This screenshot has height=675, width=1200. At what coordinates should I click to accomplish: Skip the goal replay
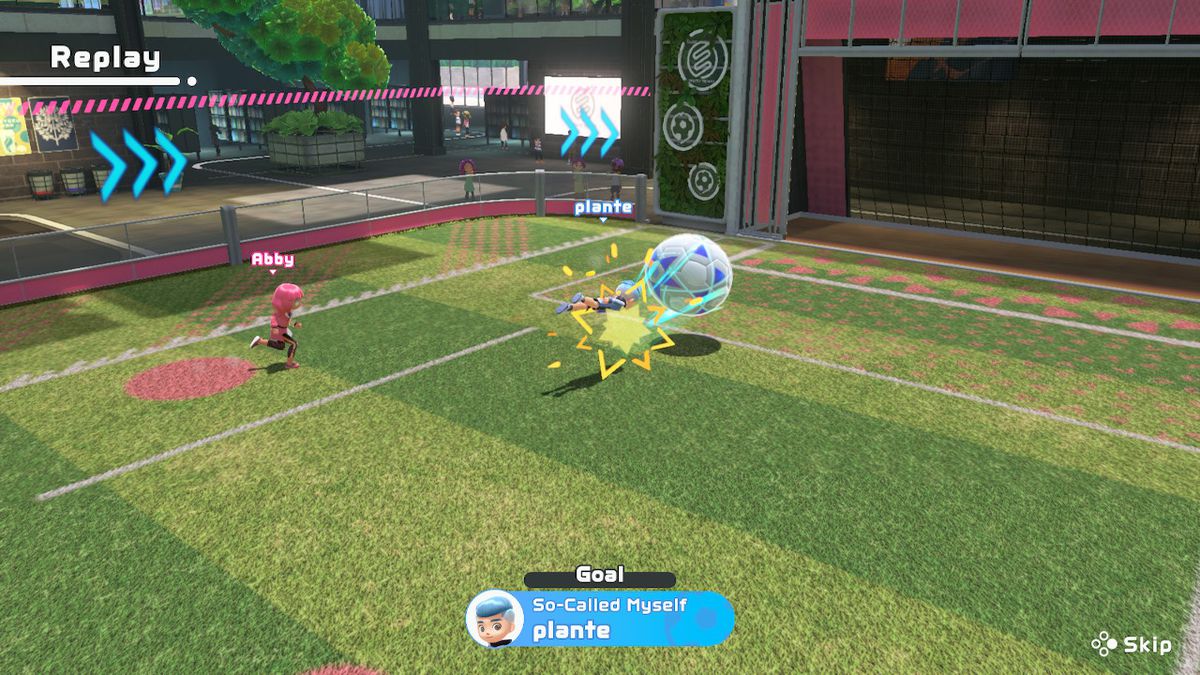1132,645
